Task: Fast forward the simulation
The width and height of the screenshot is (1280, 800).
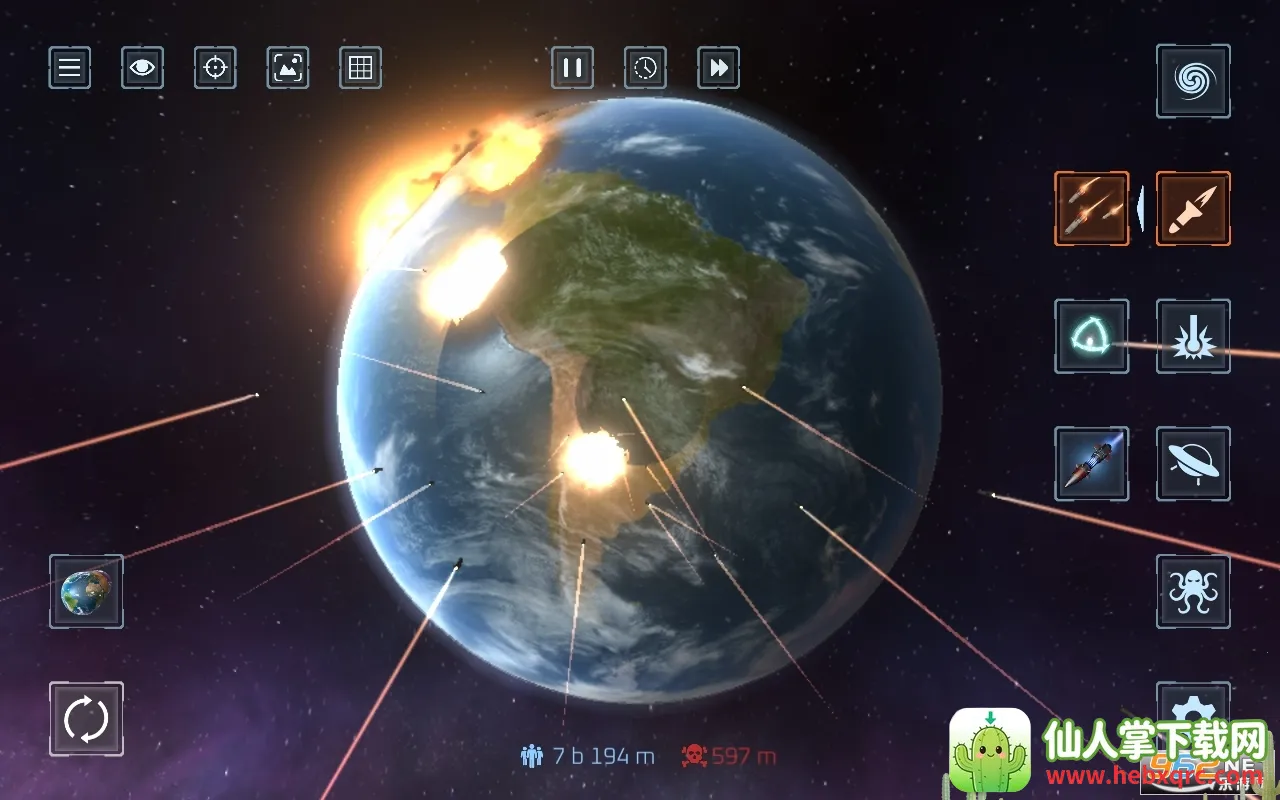Action: tap(718, 68)
